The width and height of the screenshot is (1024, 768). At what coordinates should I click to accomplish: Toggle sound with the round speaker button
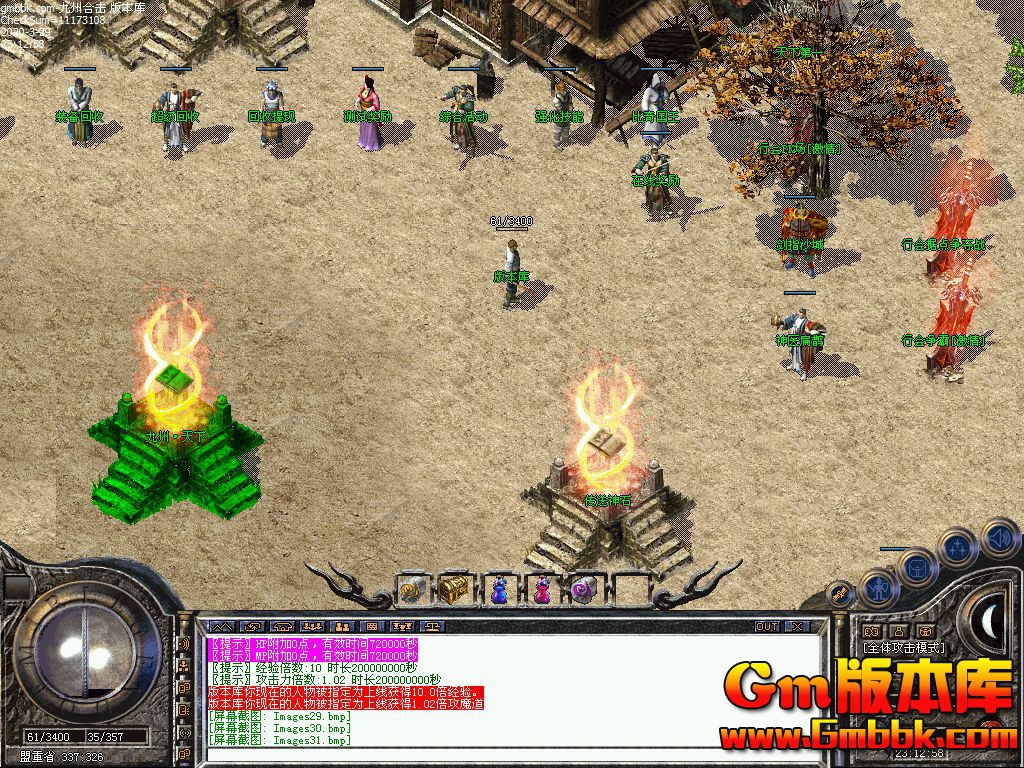click(x=999, y=538)
